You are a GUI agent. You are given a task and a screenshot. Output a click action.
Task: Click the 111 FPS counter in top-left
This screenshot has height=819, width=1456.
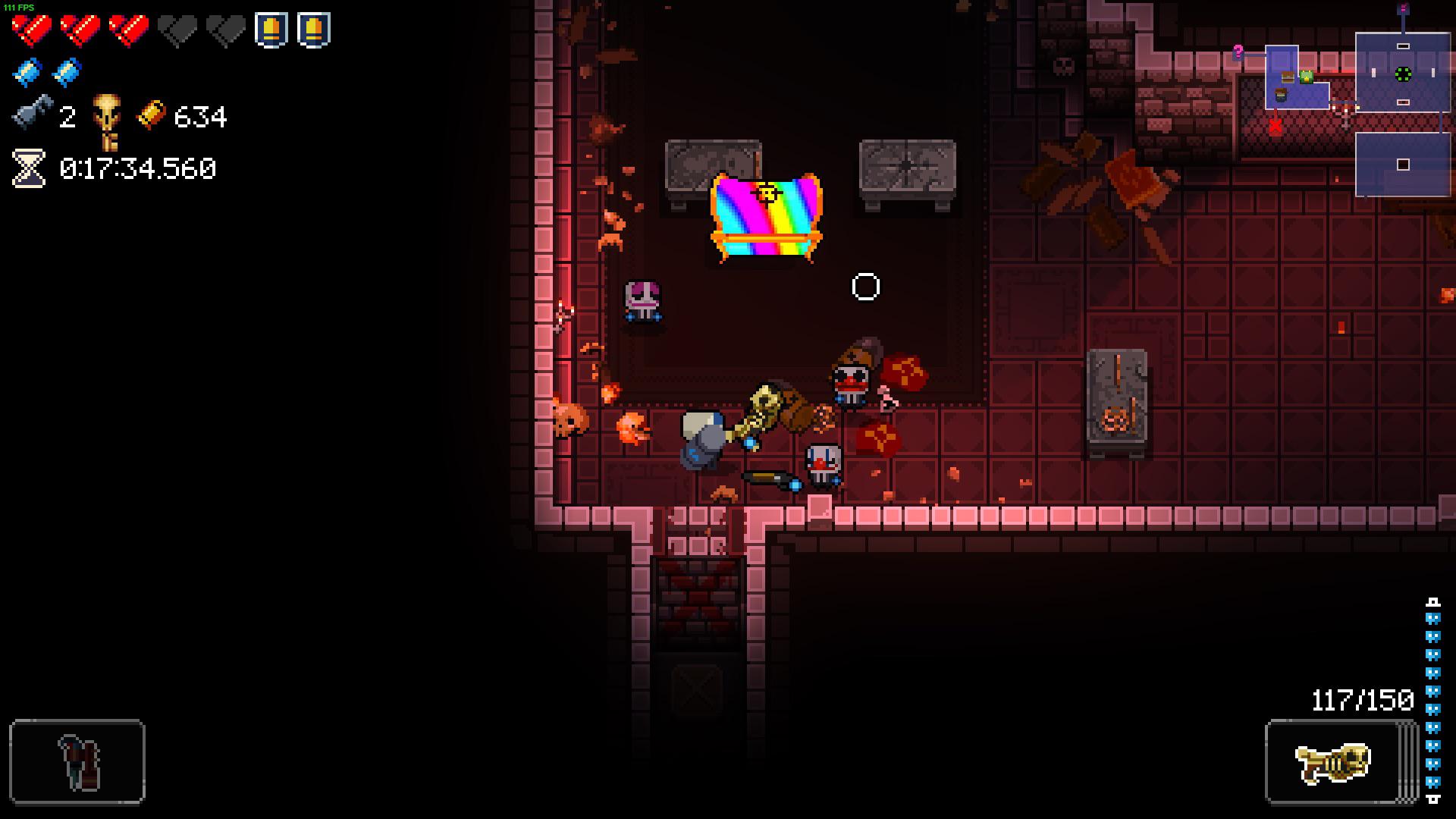pyautogui.click(x=19, y=6)
